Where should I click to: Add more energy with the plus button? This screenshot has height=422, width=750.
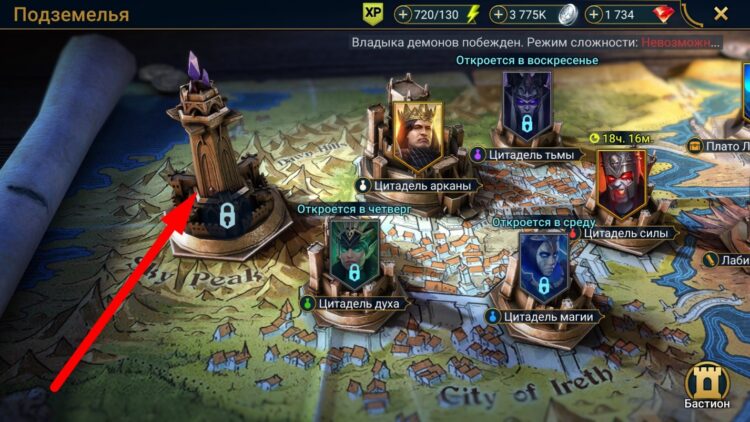(403, 15)
